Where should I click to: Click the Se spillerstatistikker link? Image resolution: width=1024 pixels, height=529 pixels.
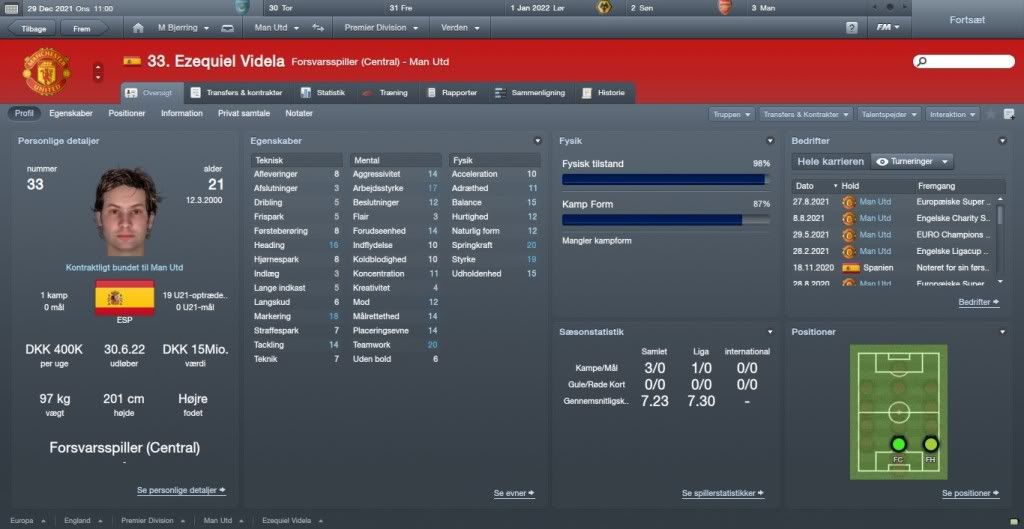(723, 493)
